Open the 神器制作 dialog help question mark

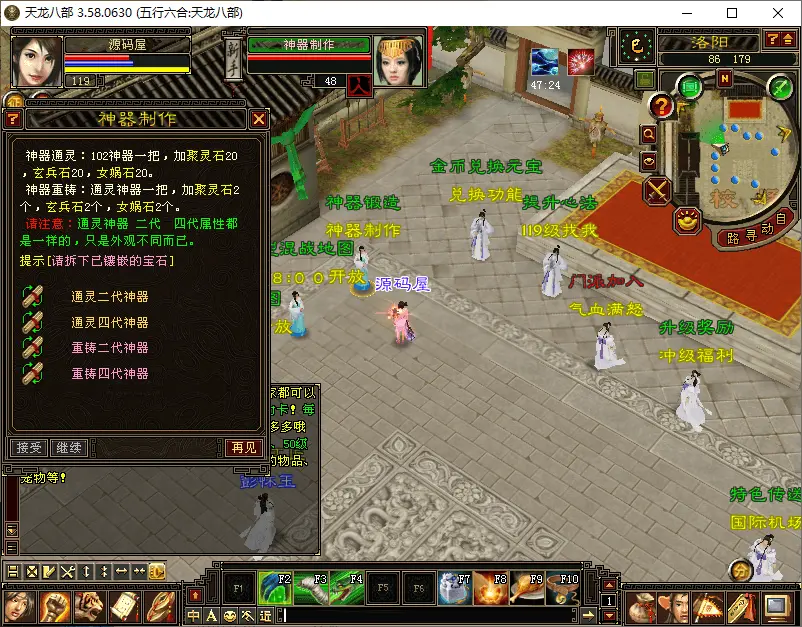[x=13, y=119]
